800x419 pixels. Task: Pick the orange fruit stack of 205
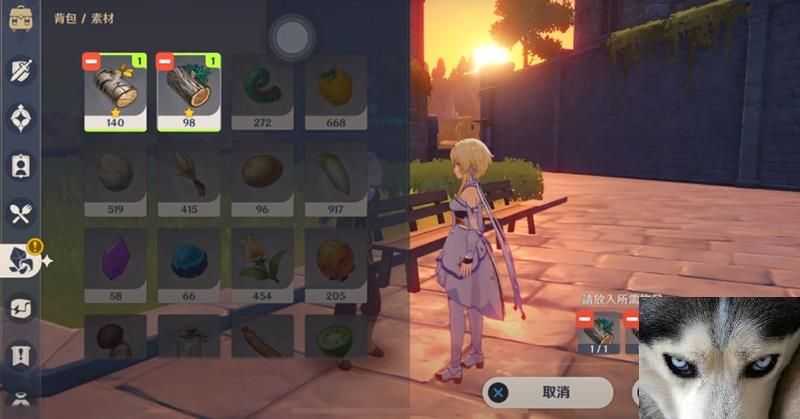(x=336, y=260)
